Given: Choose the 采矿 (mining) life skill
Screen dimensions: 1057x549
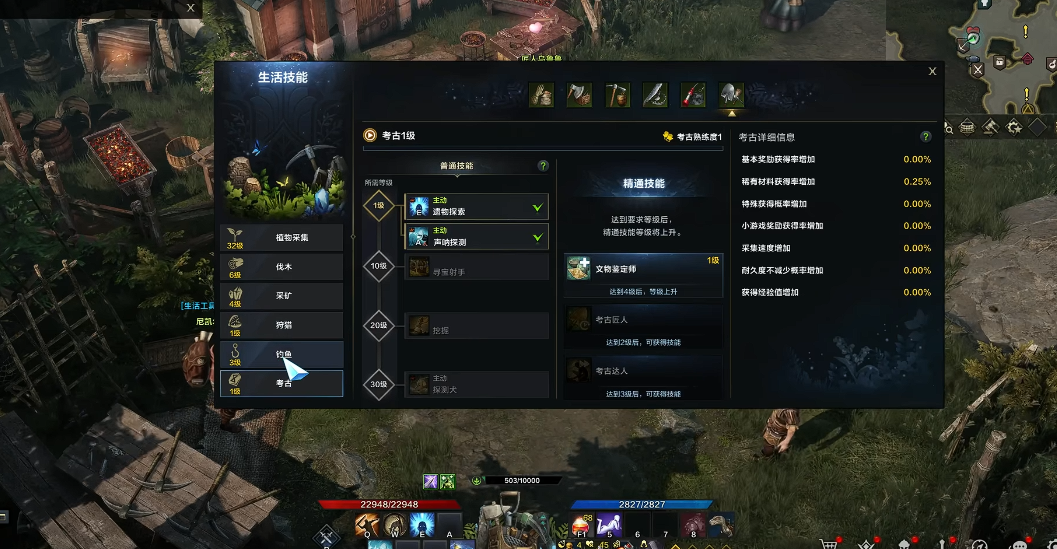Looking at the screenshot, I should 281,296.
